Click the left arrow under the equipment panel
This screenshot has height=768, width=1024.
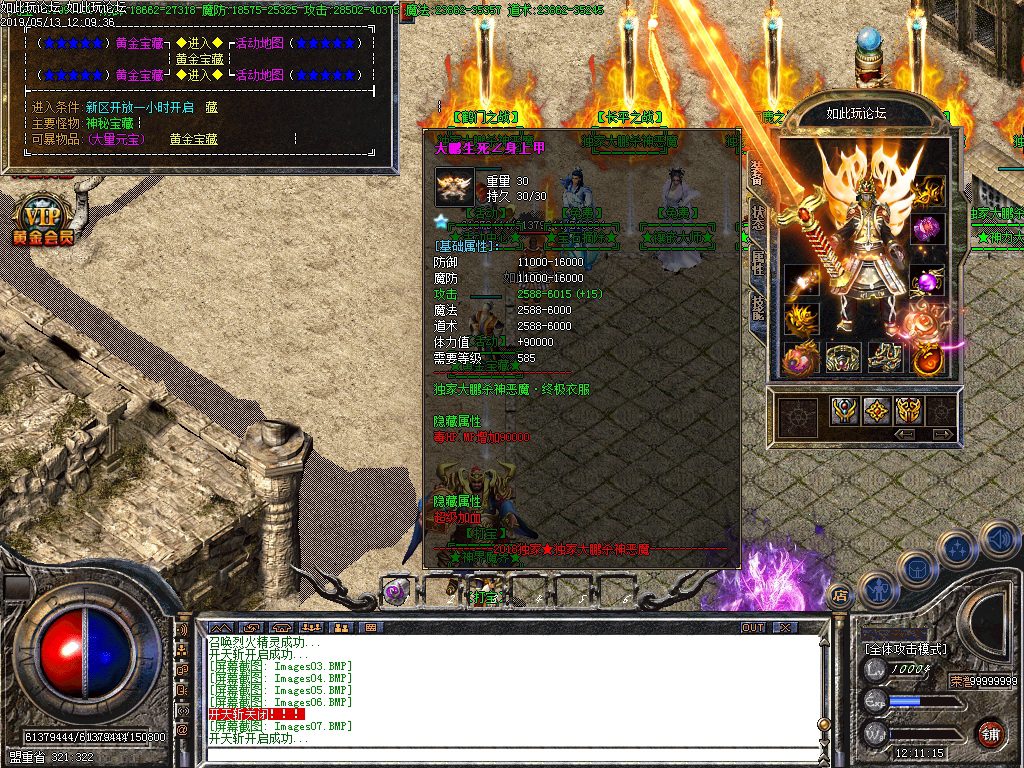904,435
